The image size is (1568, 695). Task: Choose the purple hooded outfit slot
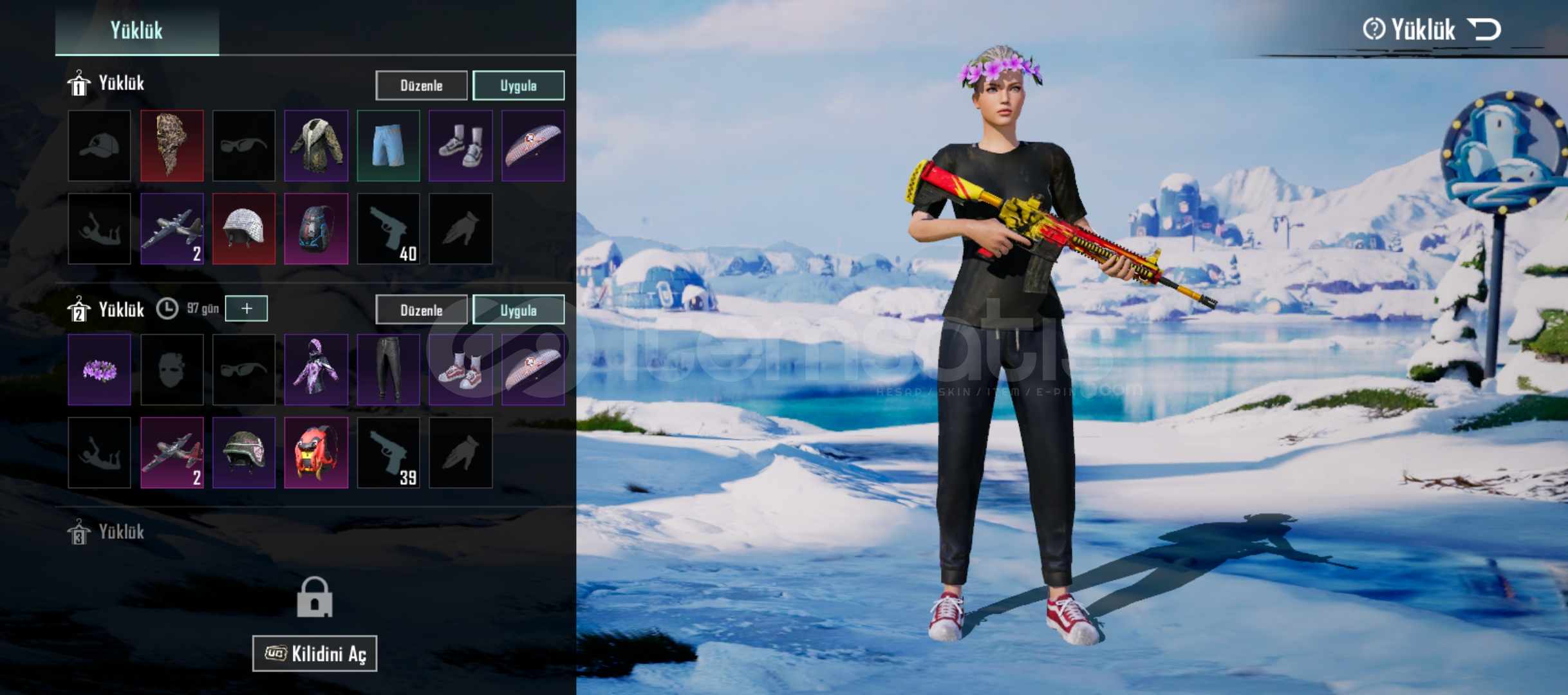[x=316, y=370]
